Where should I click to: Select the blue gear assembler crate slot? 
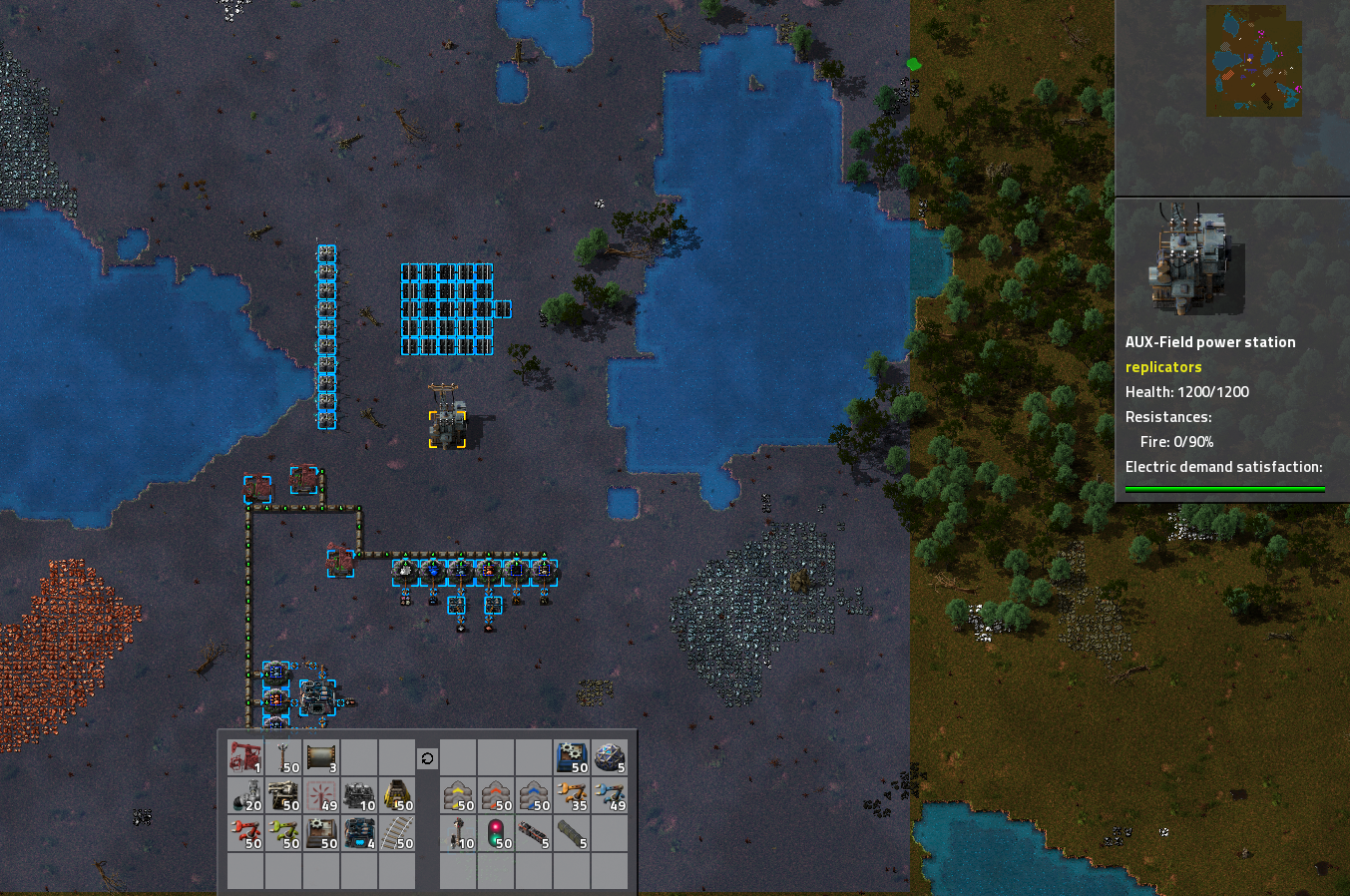pyautogui.click(x=572, y=758)
